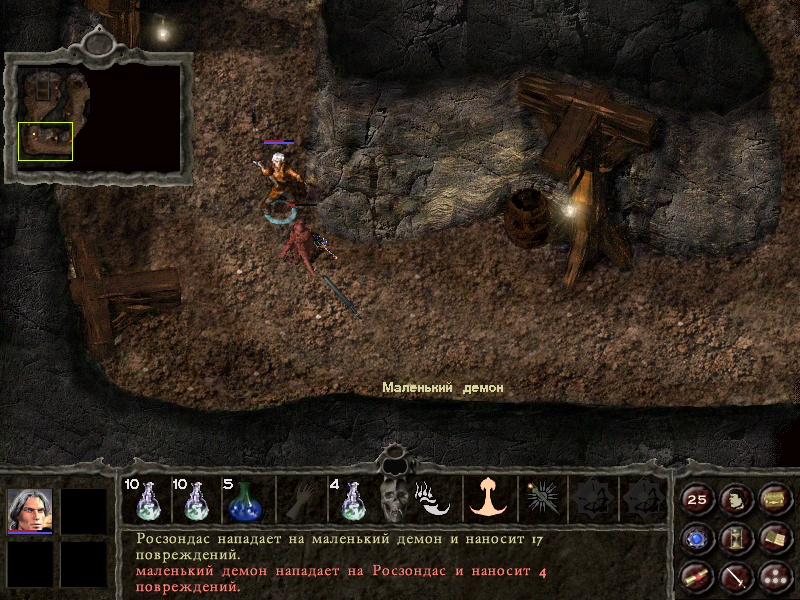Click the round button showing 25
The width and height of the screenshot is (800, 600).
tap(697, 500)
